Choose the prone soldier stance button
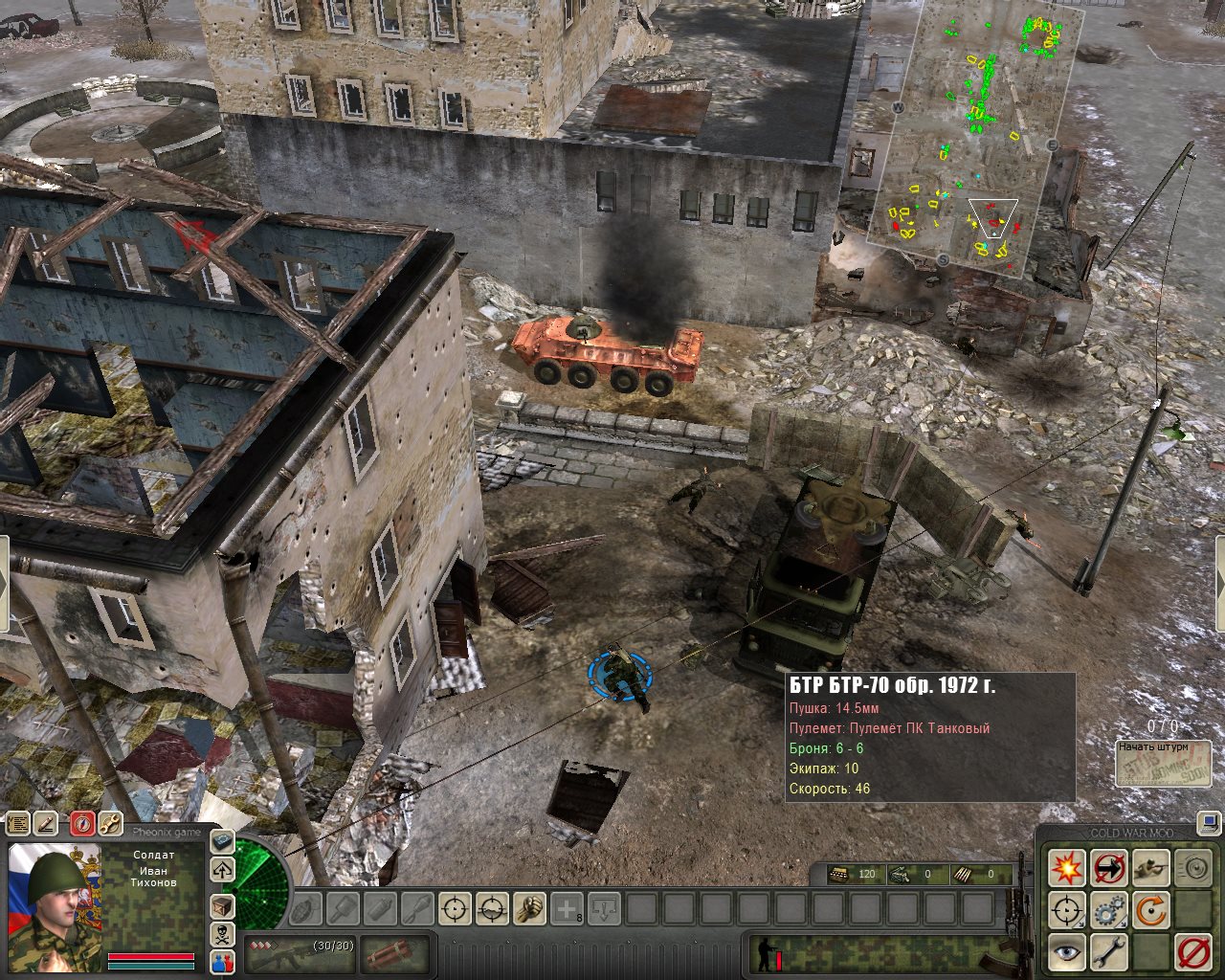 1150,867
